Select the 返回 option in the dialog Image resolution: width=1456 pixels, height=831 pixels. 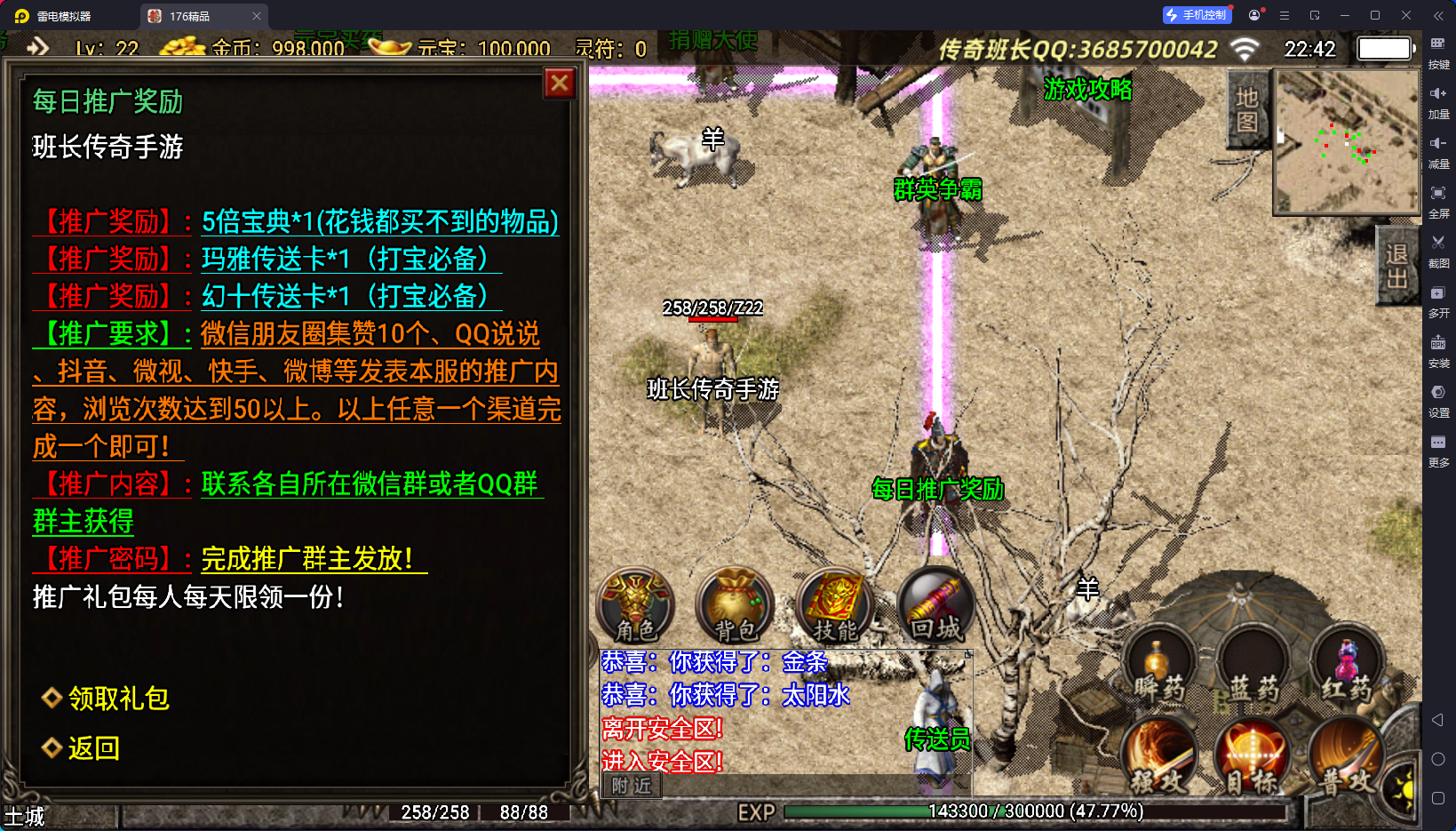coord(93,748)
